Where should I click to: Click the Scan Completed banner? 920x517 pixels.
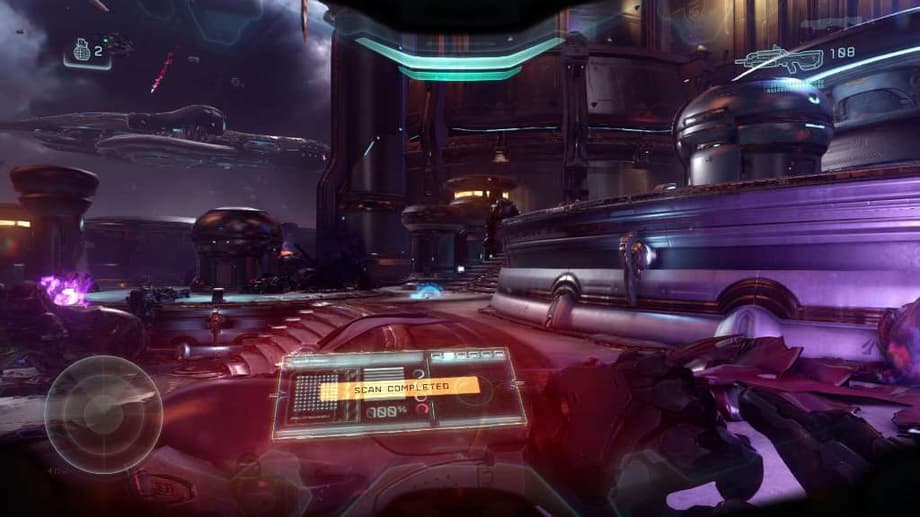coord(400,386)
